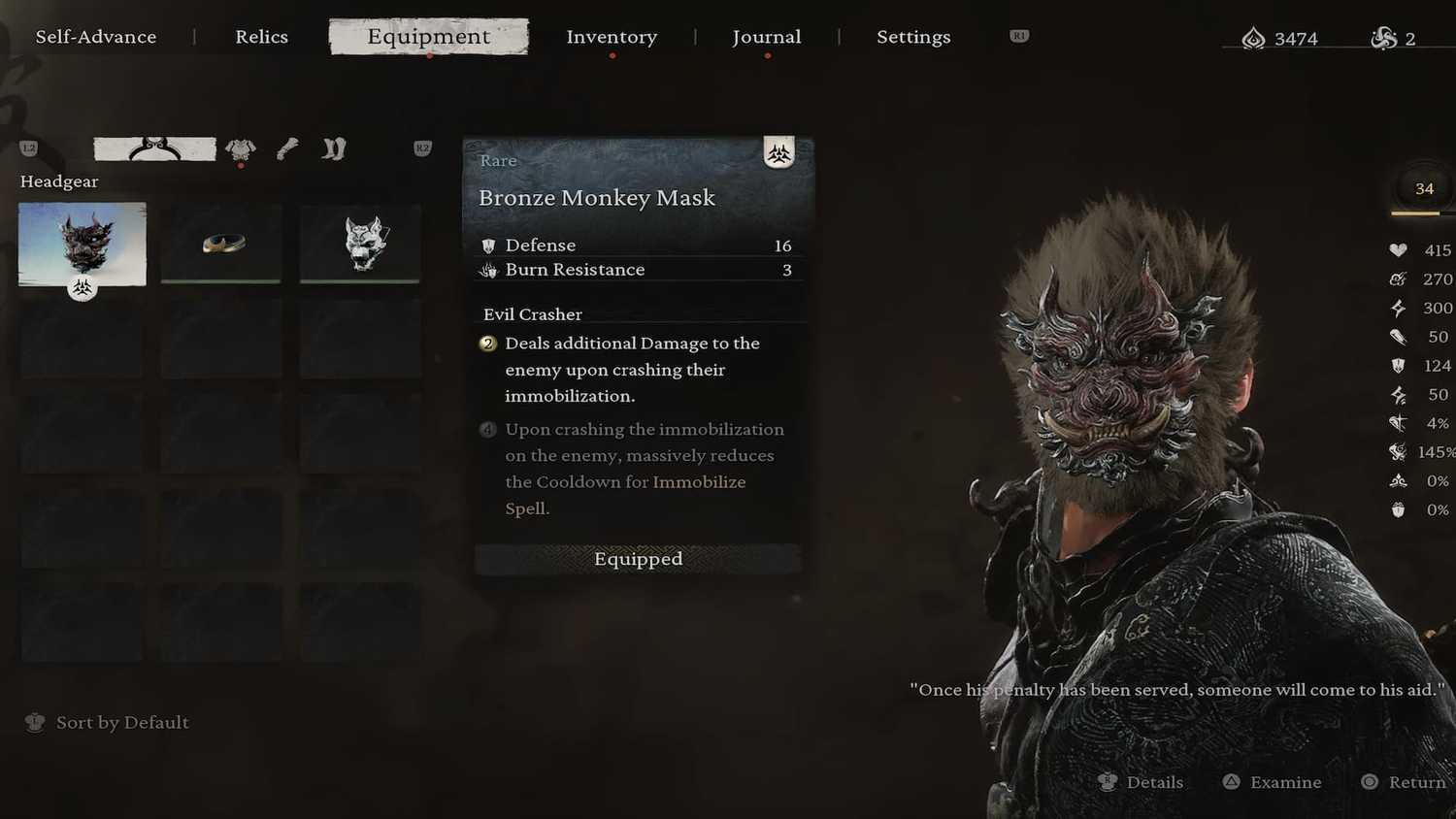Pick the golden headband slot

pos(222,243)
